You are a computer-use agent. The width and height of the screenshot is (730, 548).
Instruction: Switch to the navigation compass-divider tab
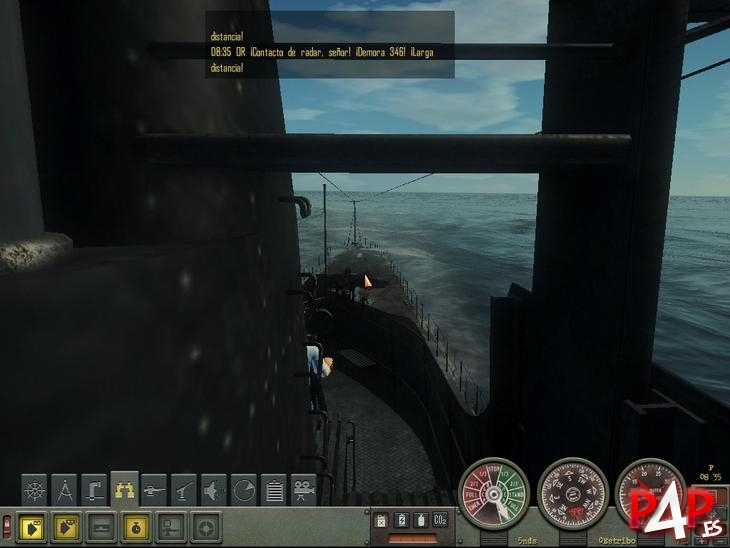(x=65, y=490)
